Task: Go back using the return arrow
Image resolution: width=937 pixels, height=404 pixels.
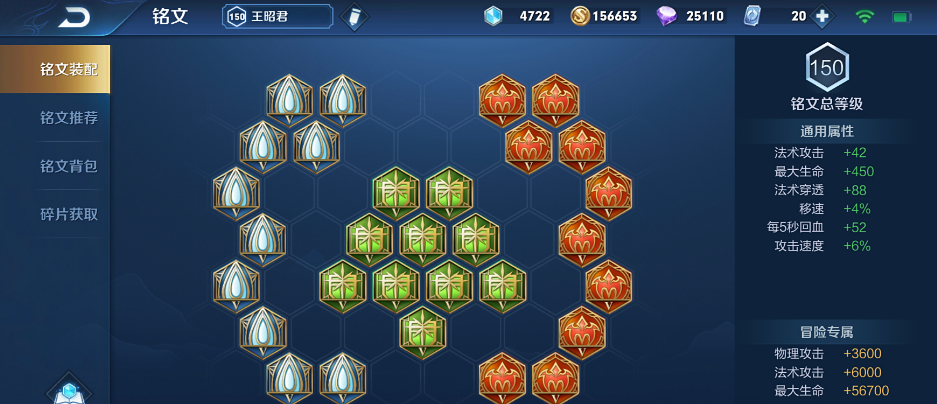Action: pyautogui.click(x=74, y=17)
